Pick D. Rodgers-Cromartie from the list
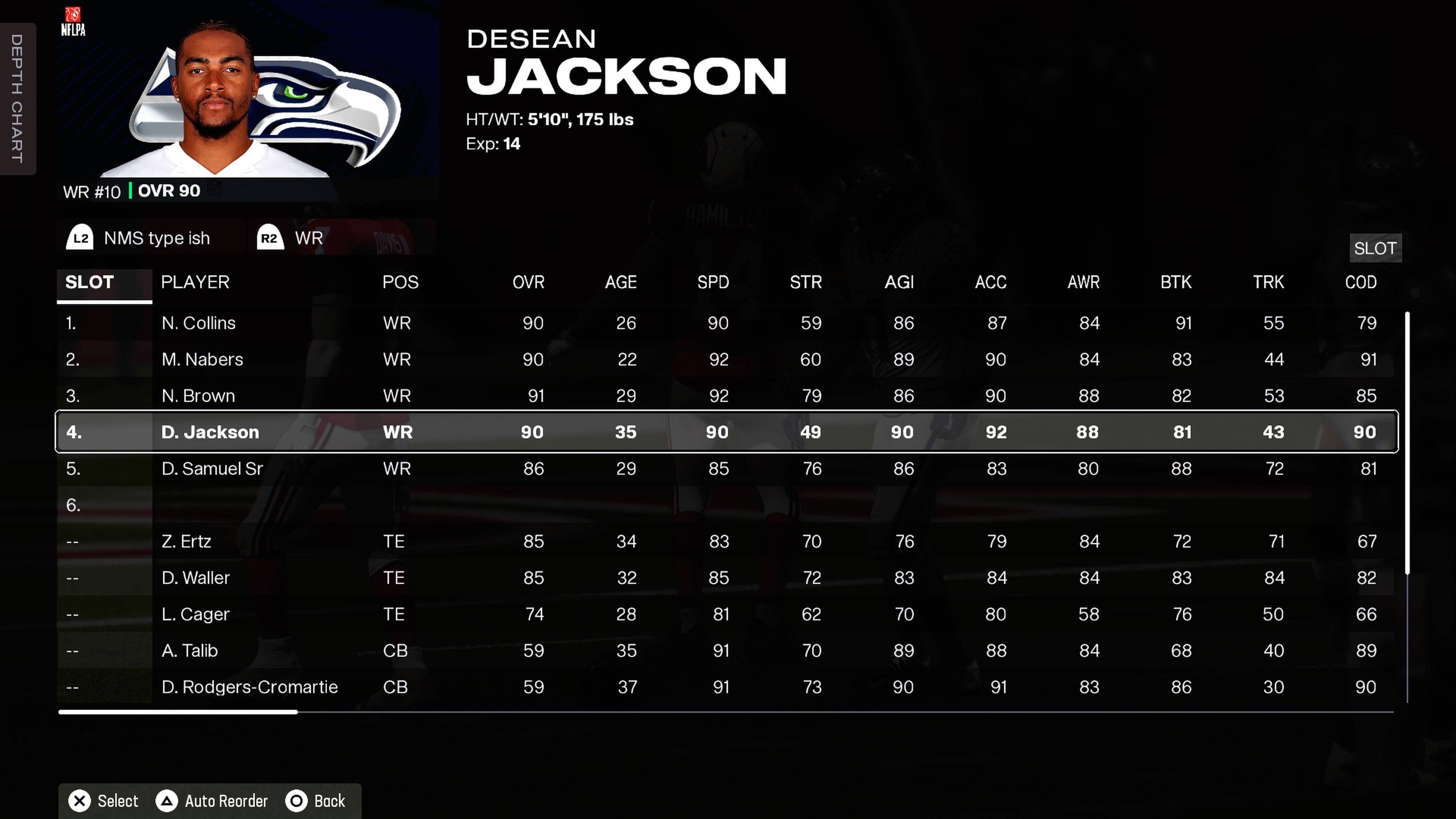The width and height of the screenshot is (1456, 819). pyautogui.click(x=249, y=687)
